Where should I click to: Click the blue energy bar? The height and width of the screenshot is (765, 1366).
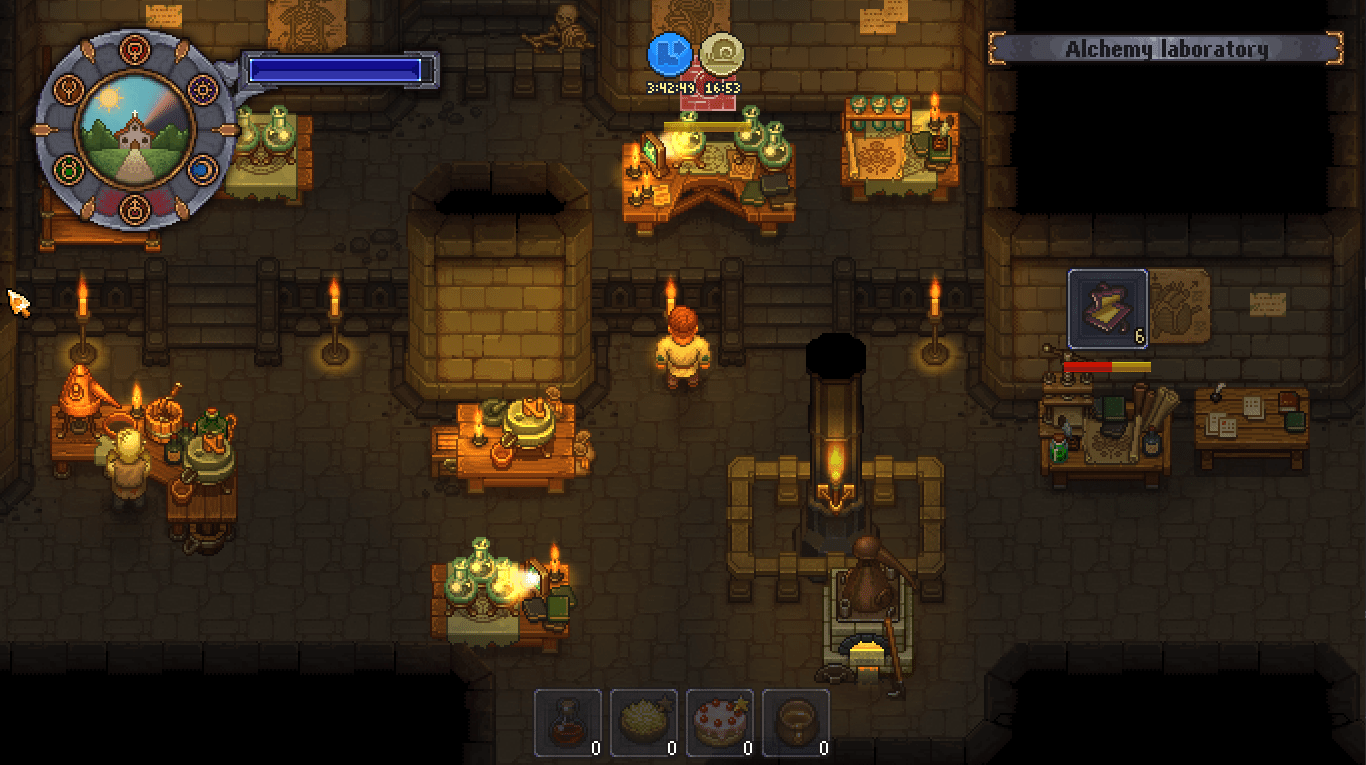click(x=340, y=70)
